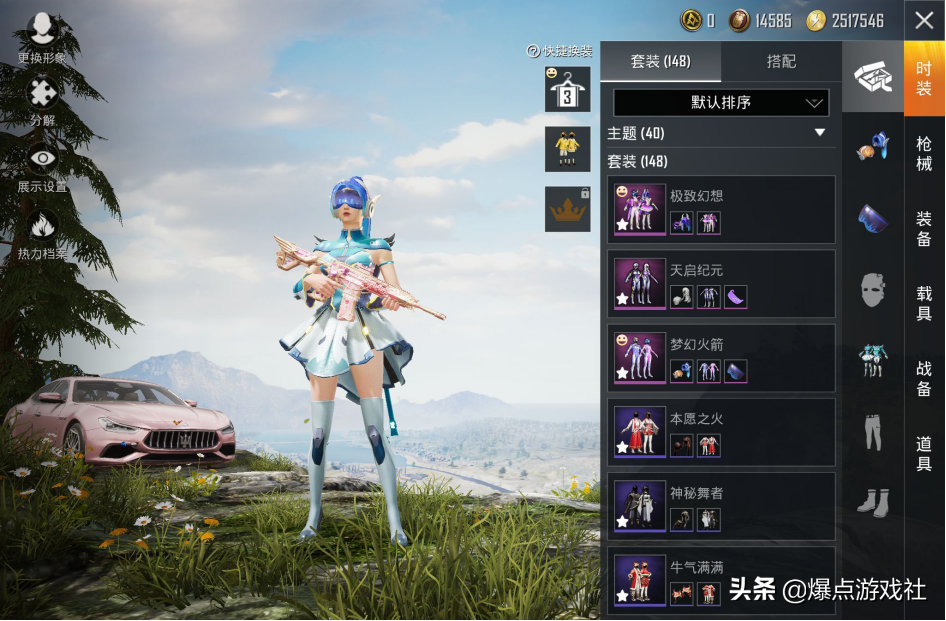Switch to the 搭配 tab

pyautogui.click(x=781, y=62)
